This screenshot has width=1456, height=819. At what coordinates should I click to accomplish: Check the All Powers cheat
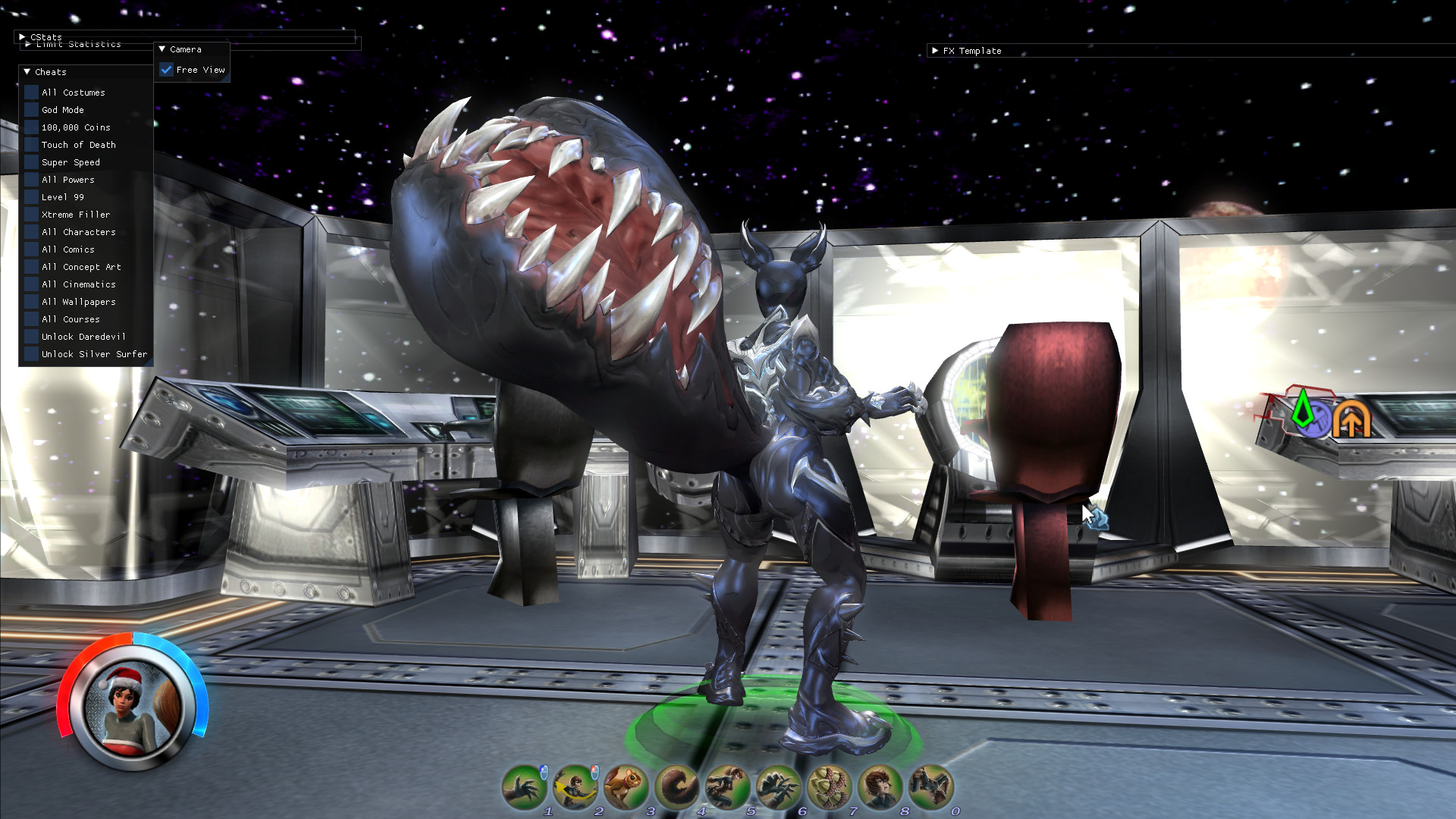tap(31, 180)
